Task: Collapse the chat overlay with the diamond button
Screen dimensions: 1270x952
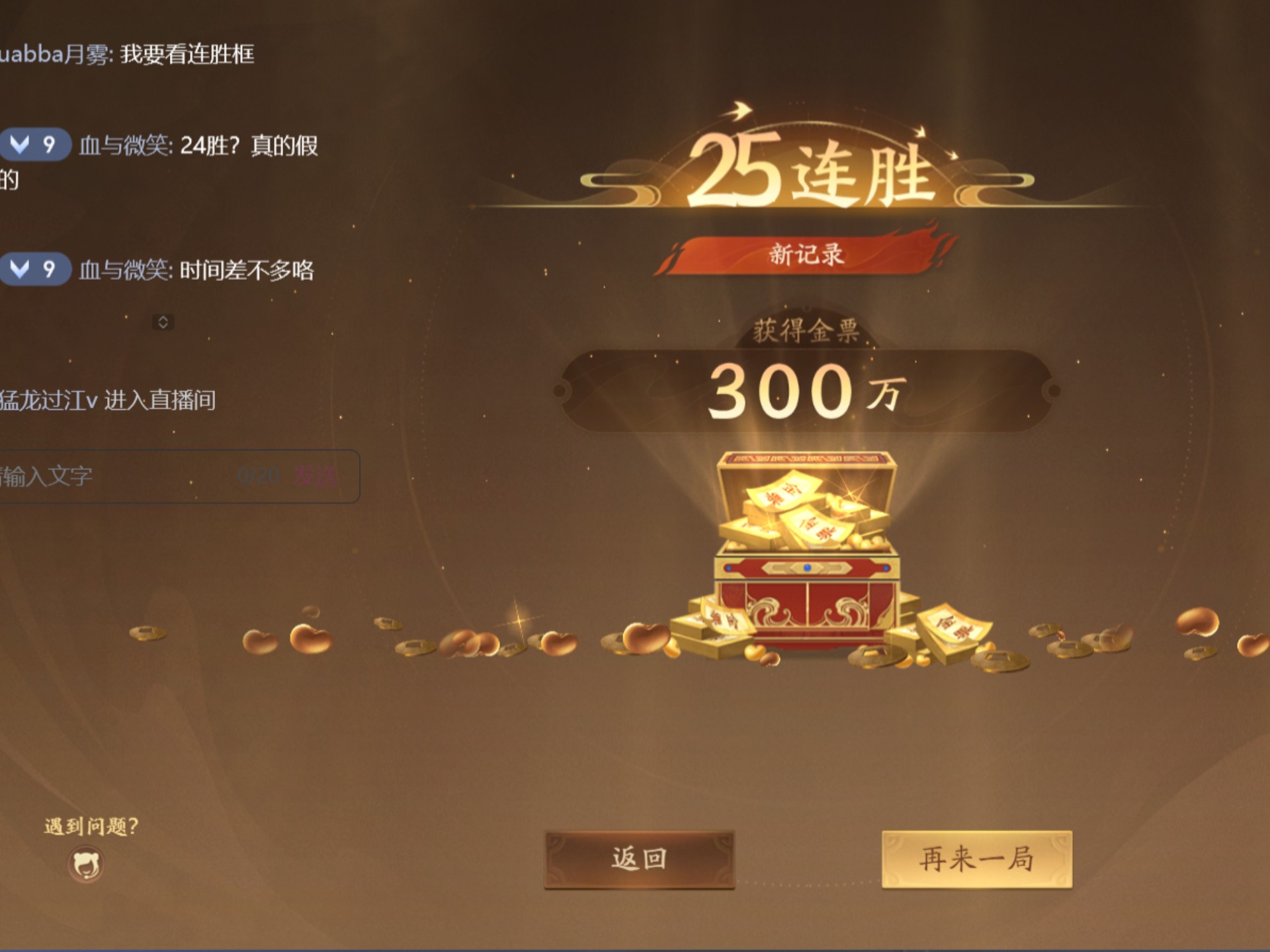Action: point(165,322)
